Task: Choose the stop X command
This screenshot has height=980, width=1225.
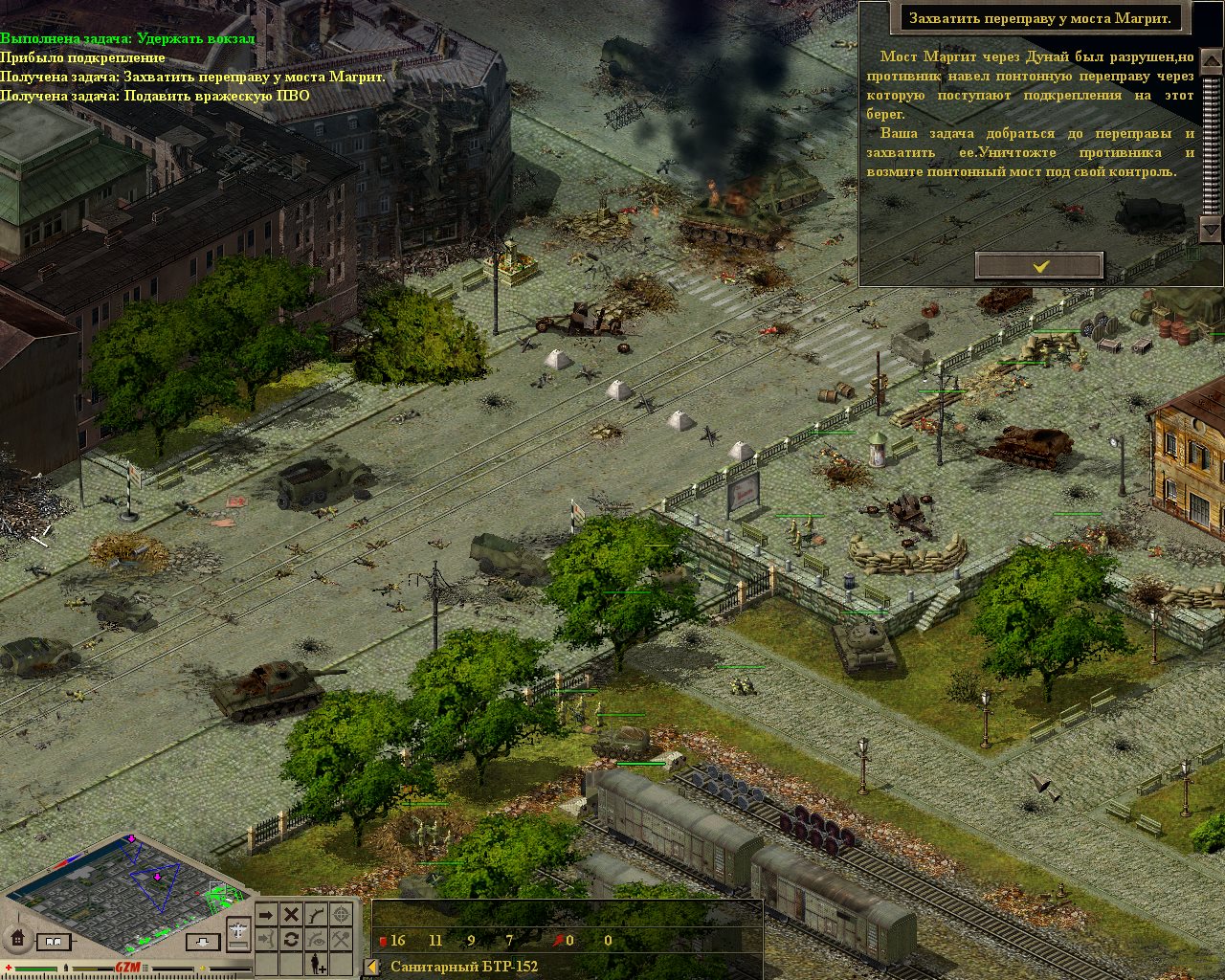Action: pyautogui.click(x=291, y=916)
